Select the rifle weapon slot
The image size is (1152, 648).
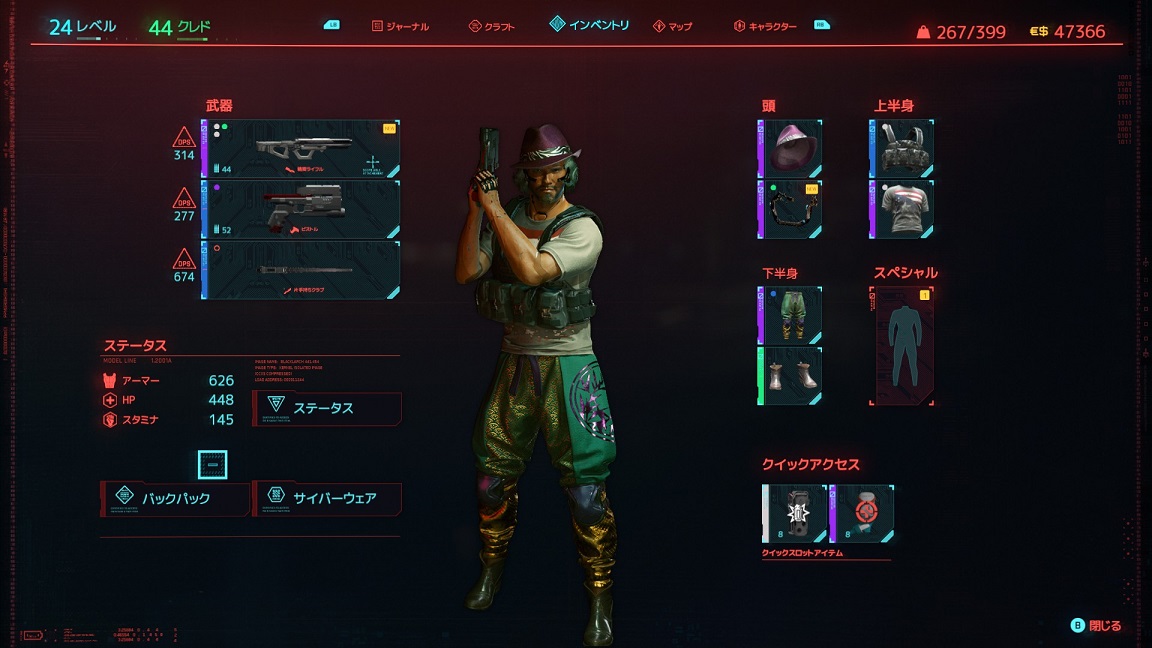pos(301,149)
